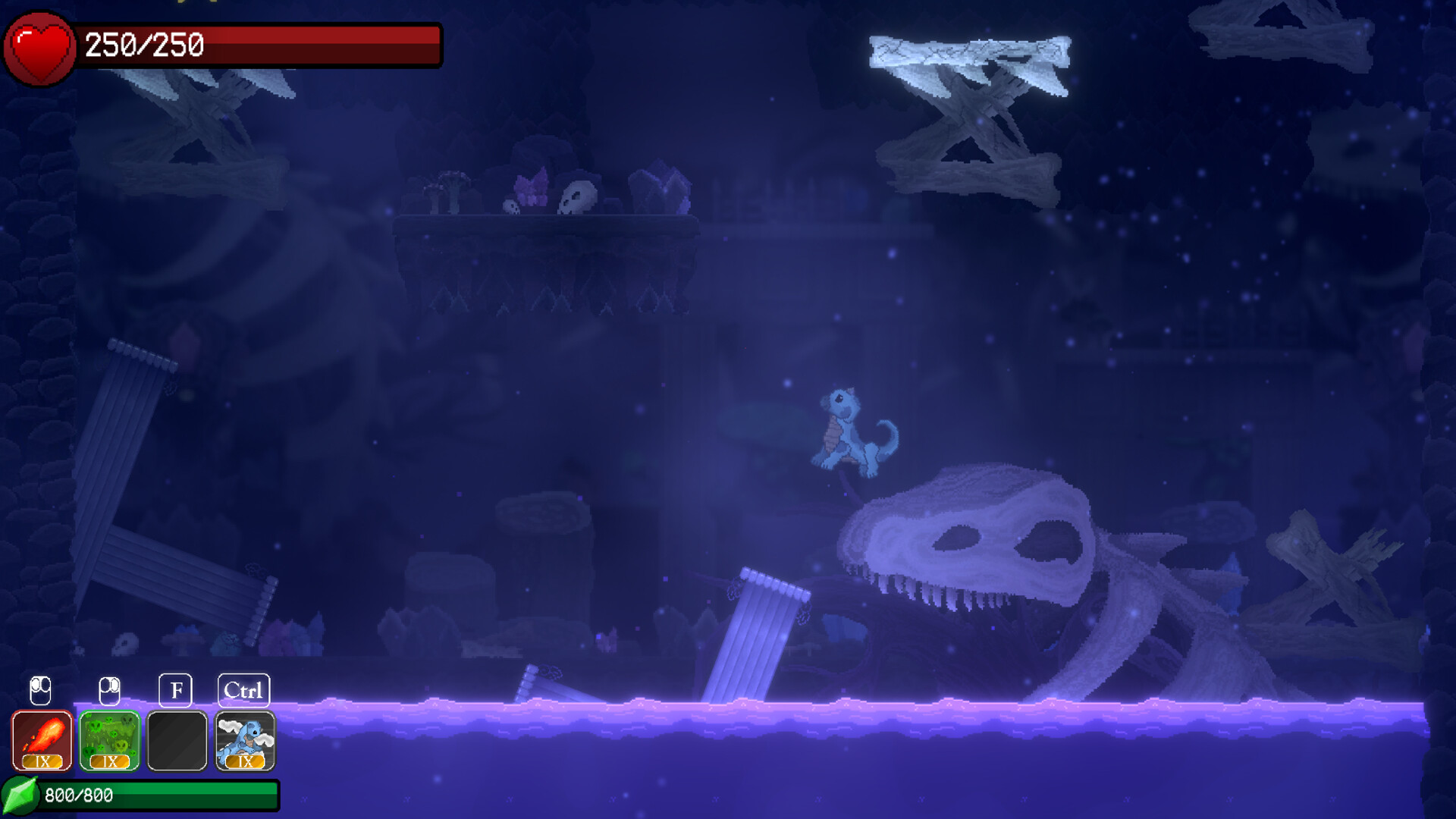Click the blue dragon dash ability icon
This screenshot has height=819, width=1456.
point(244,739)
